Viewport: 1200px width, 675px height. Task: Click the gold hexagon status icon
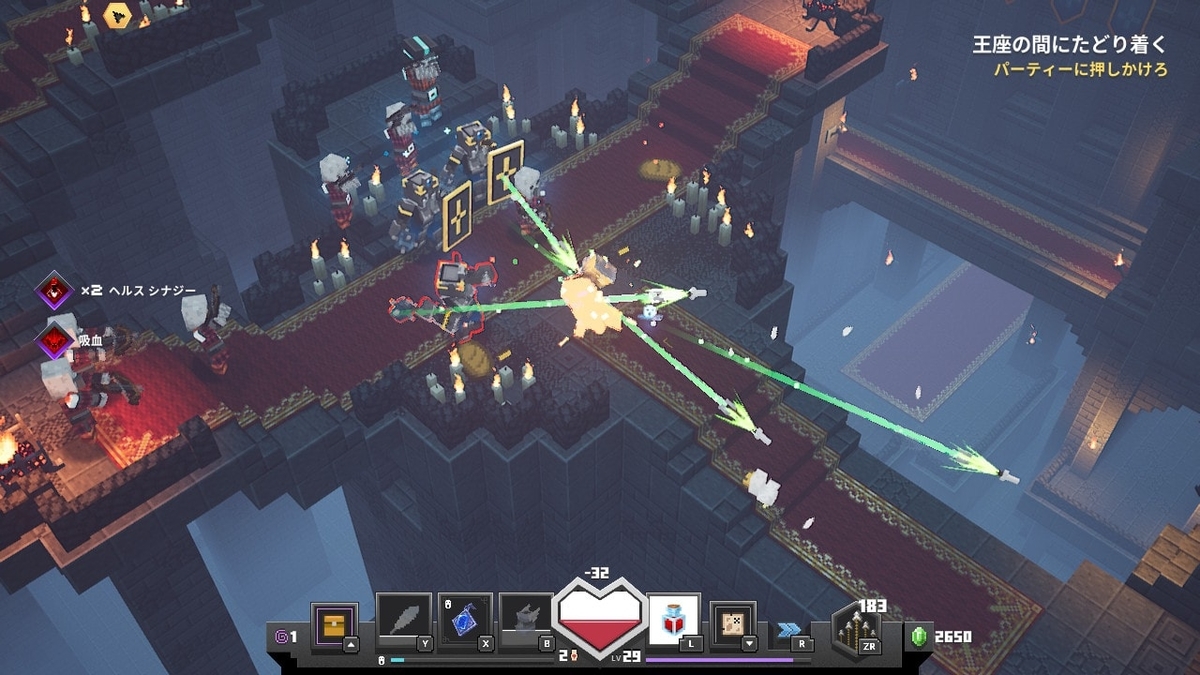coord(118,14)
